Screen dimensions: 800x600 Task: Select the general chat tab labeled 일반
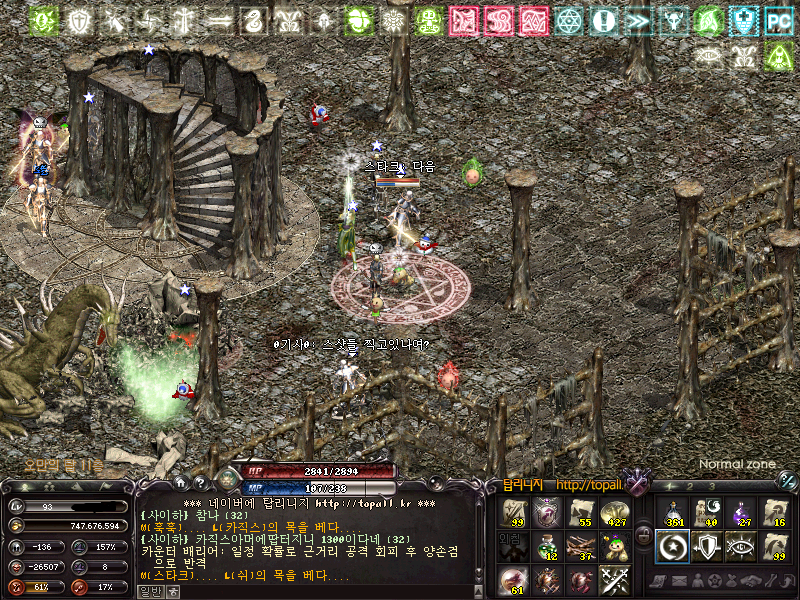149,592
